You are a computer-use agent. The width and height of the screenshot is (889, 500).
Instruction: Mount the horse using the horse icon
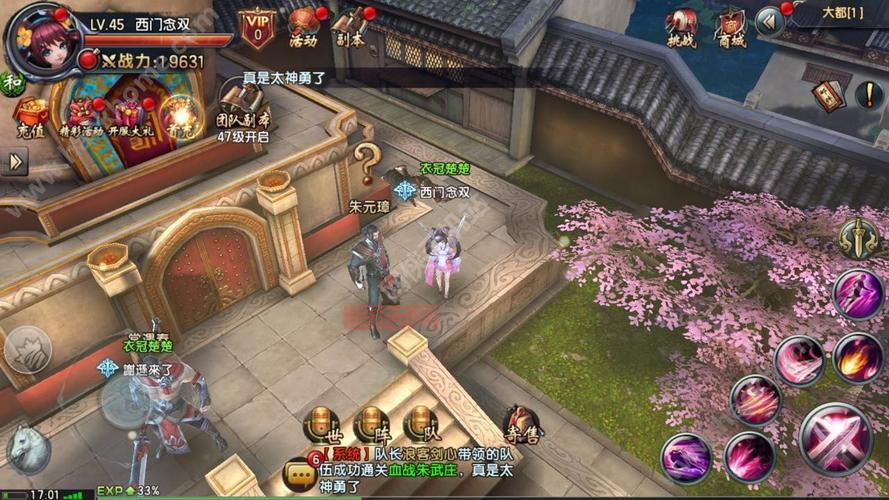coord(27,449)
